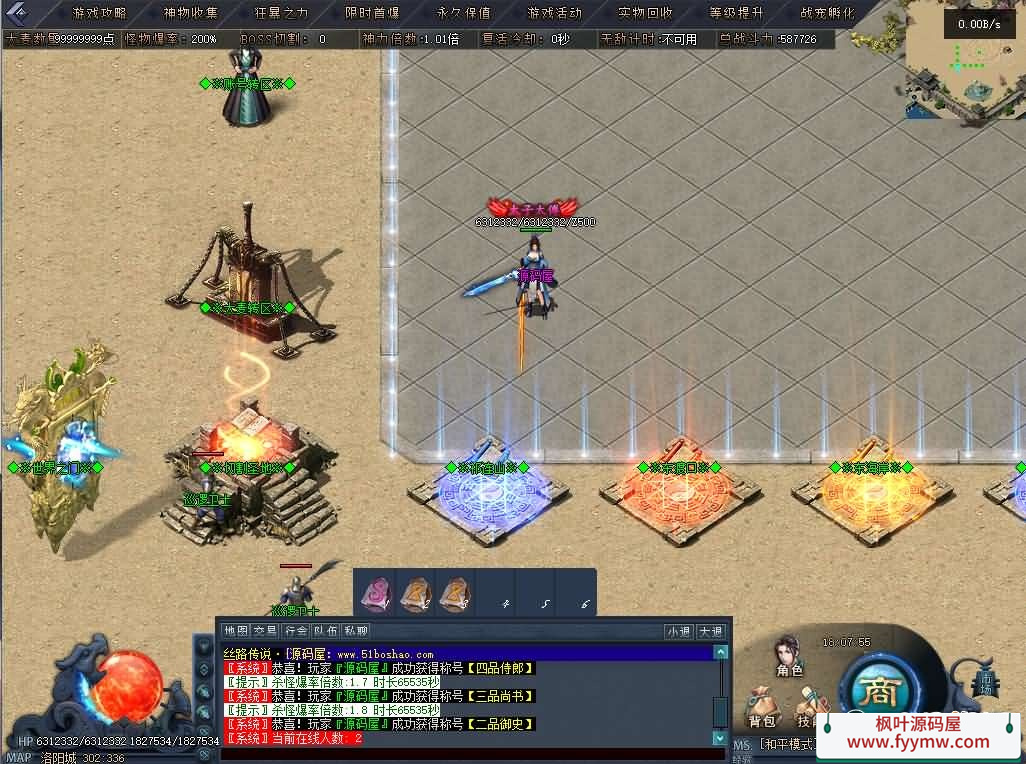This screenshot has width=1026, height=764.
Task: Click the 小退 logout button
Action: (x=679, y=631)
